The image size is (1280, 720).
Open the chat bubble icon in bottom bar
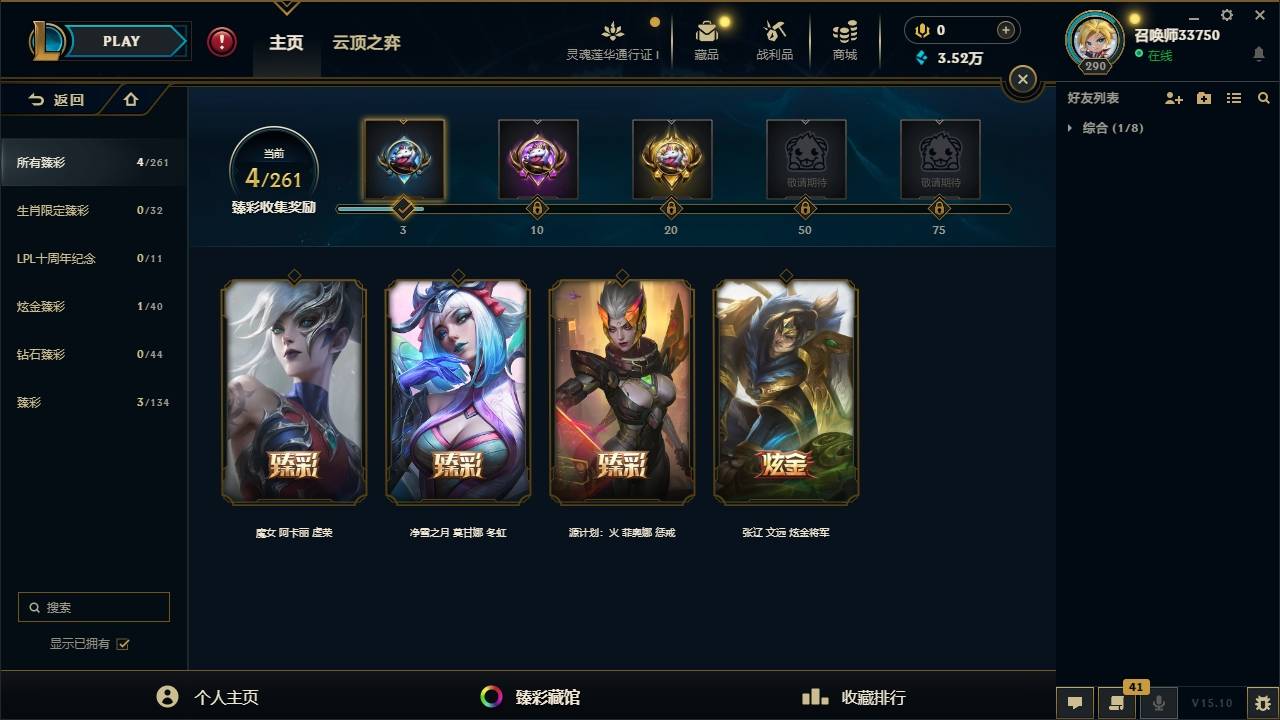click(1074, 703)
